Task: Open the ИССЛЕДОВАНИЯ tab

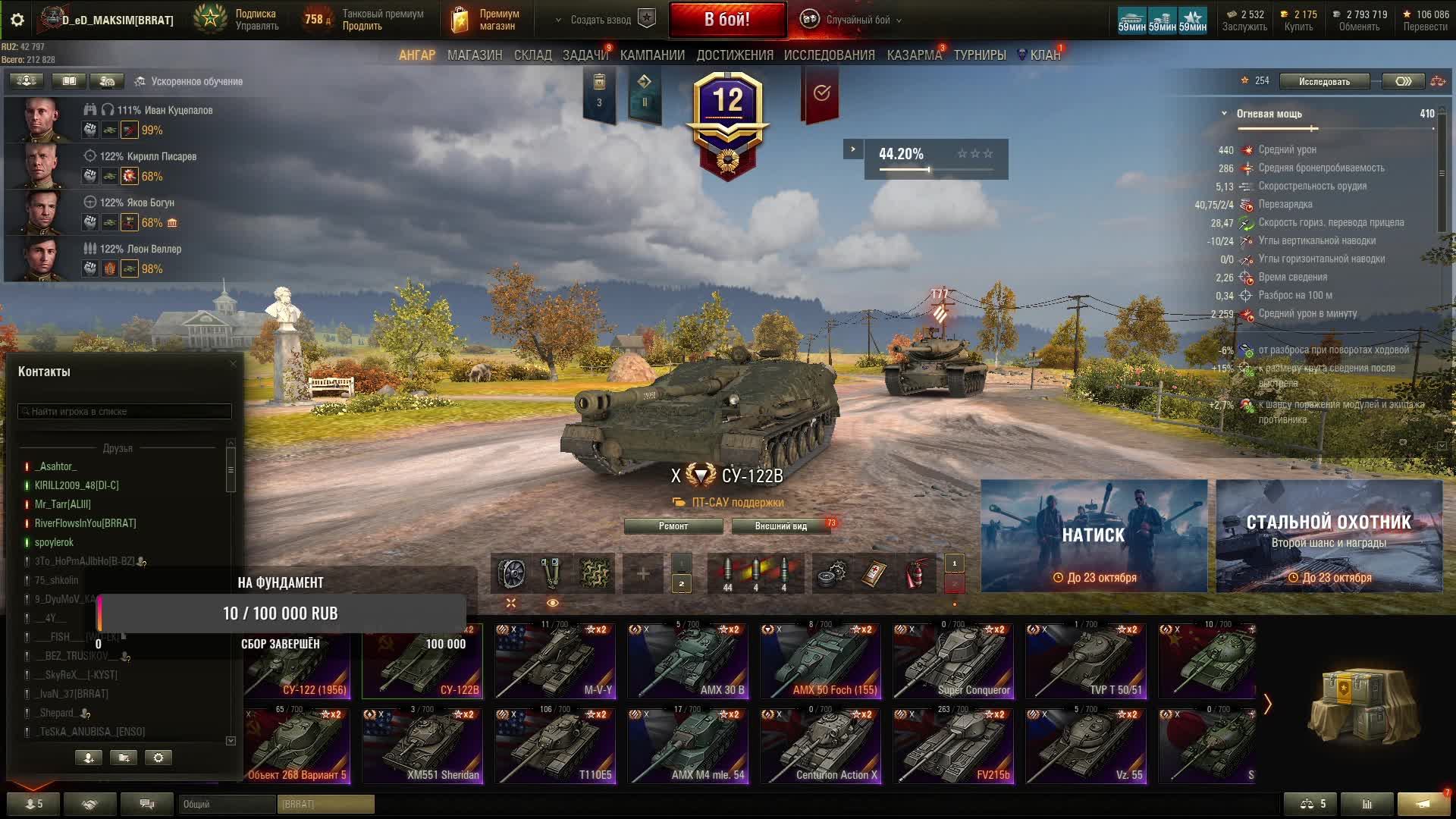Action: pos(829,55)
